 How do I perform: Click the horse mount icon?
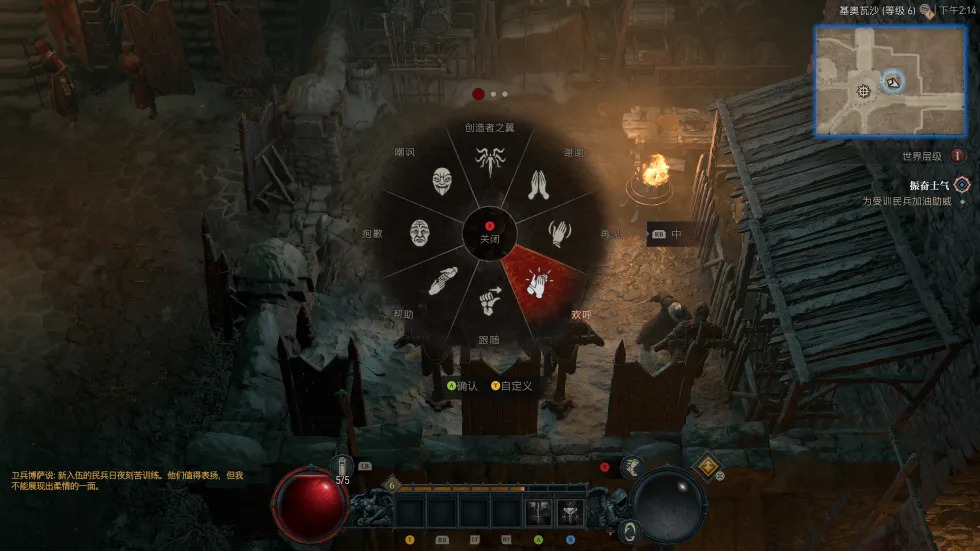[x=631, y=466]
